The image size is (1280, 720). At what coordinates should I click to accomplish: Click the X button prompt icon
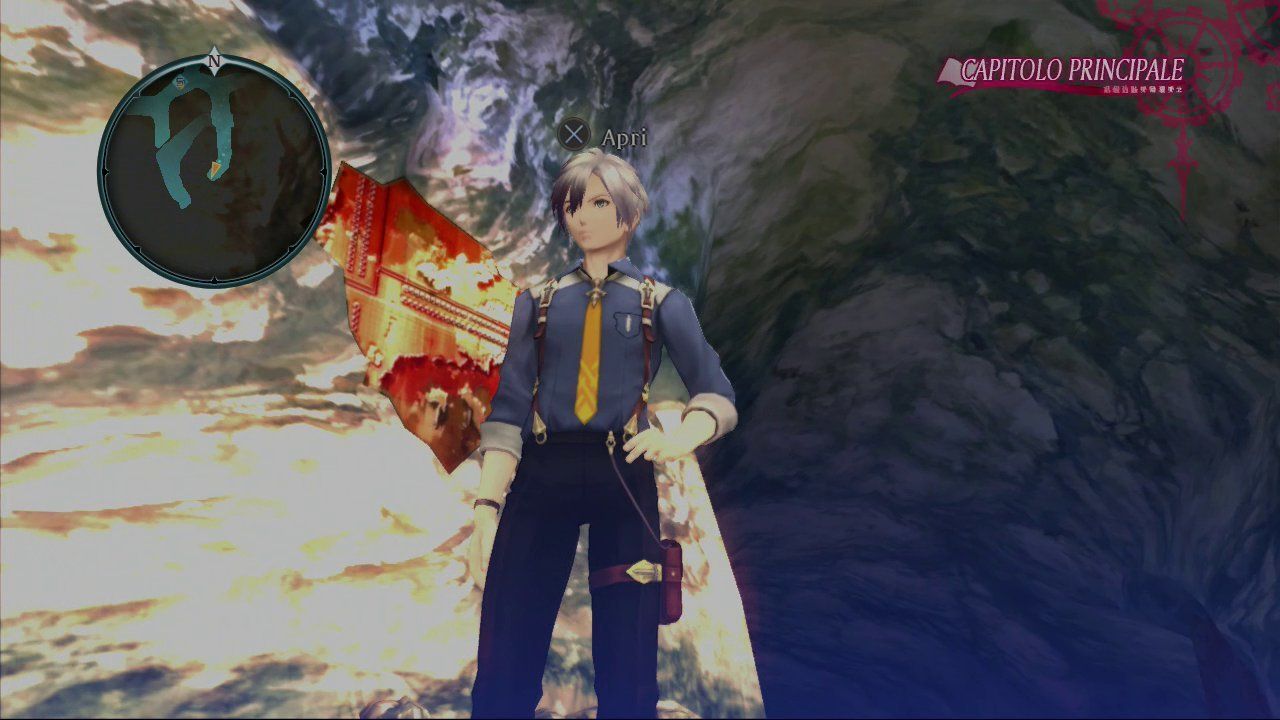click(x=575, y=136)
